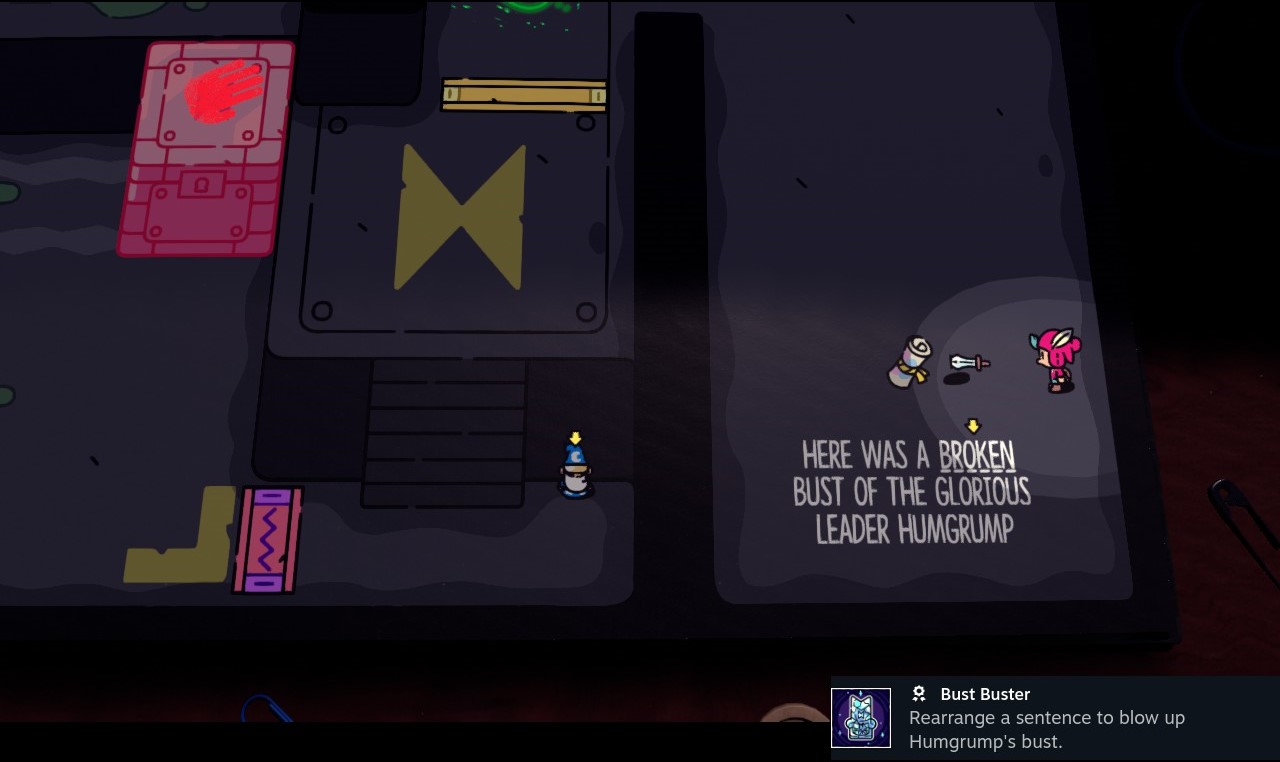The height and width of the screenshot is (762, 1280).
Task: Toggle the yellow arrow above the wizard
Action: coord(574,438)
